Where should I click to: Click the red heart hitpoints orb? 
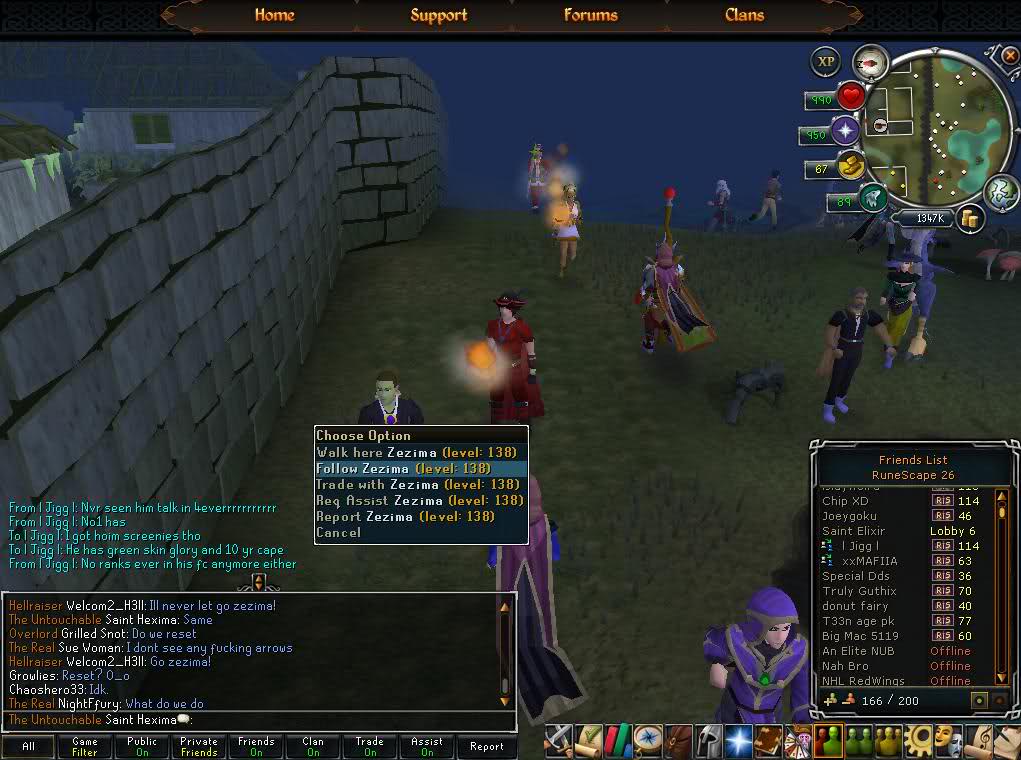[851, 97]
